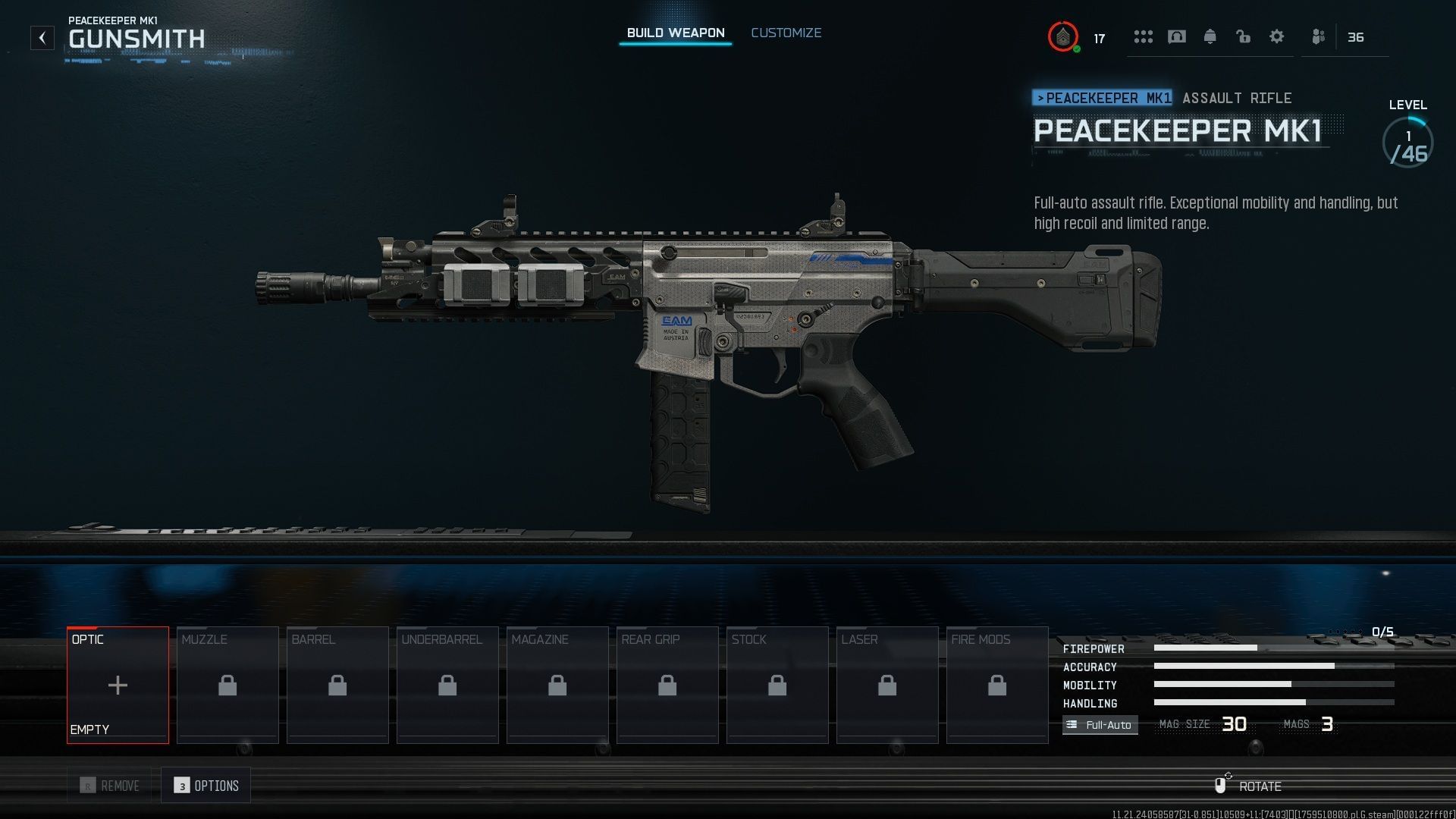Show notifications via the bell icon
The width and height of the screenshot is (1456, 819).
(x=1210, y=36)
